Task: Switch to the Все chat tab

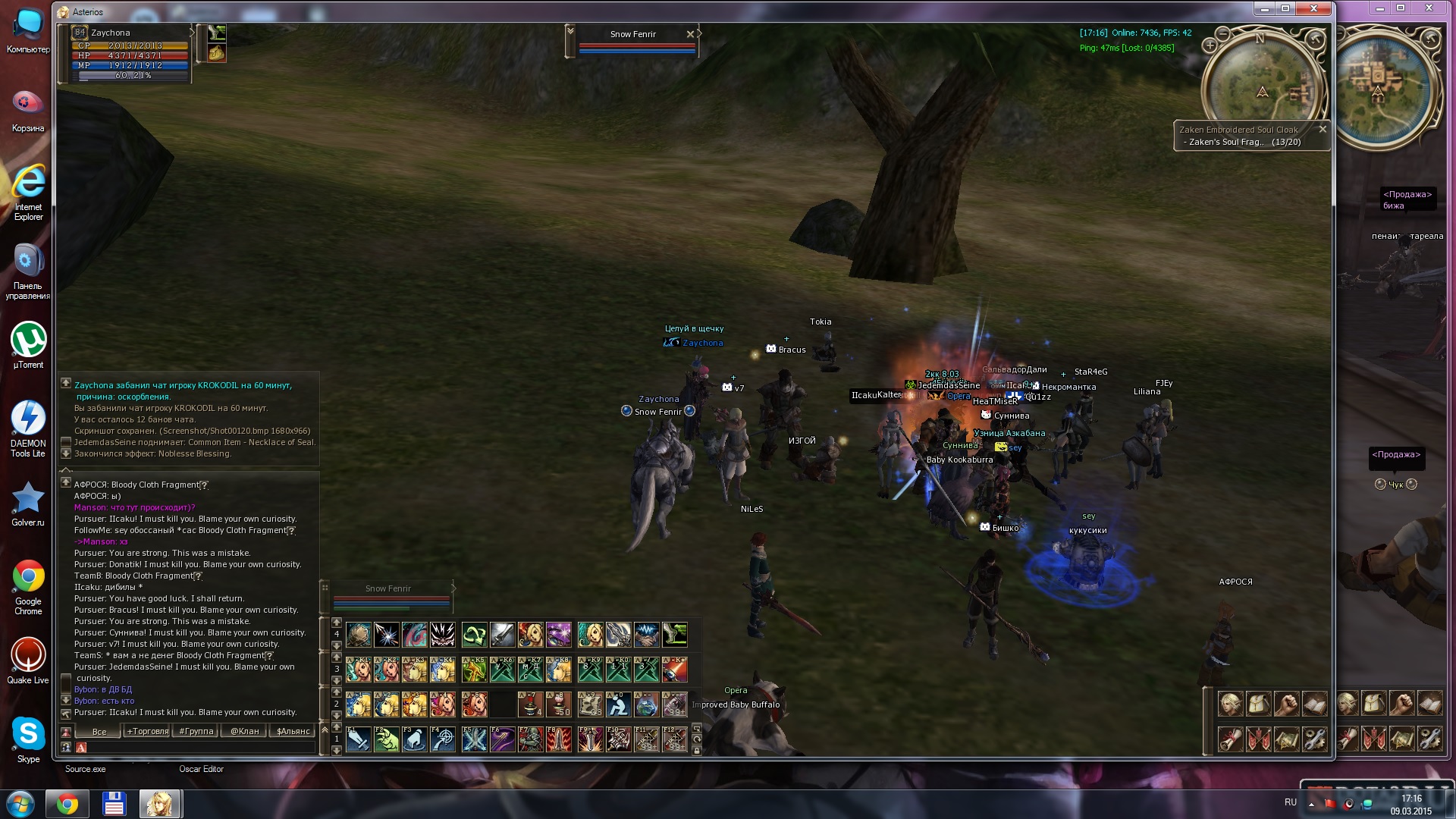Action: (99, 731)
